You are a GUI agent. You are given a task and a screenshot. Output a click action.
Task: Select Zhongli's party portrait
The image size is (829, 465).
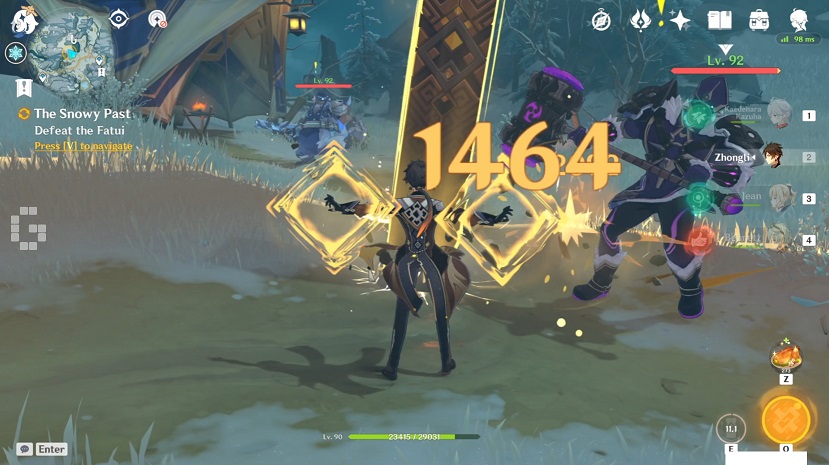click(772, 156)
